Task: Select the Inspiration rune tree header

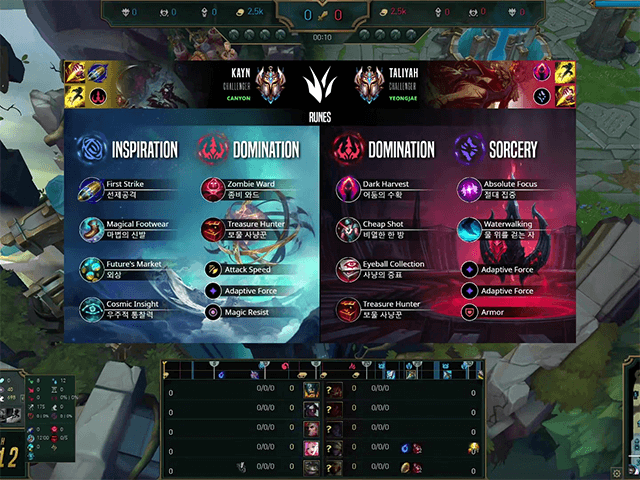Action: [129, 149]
